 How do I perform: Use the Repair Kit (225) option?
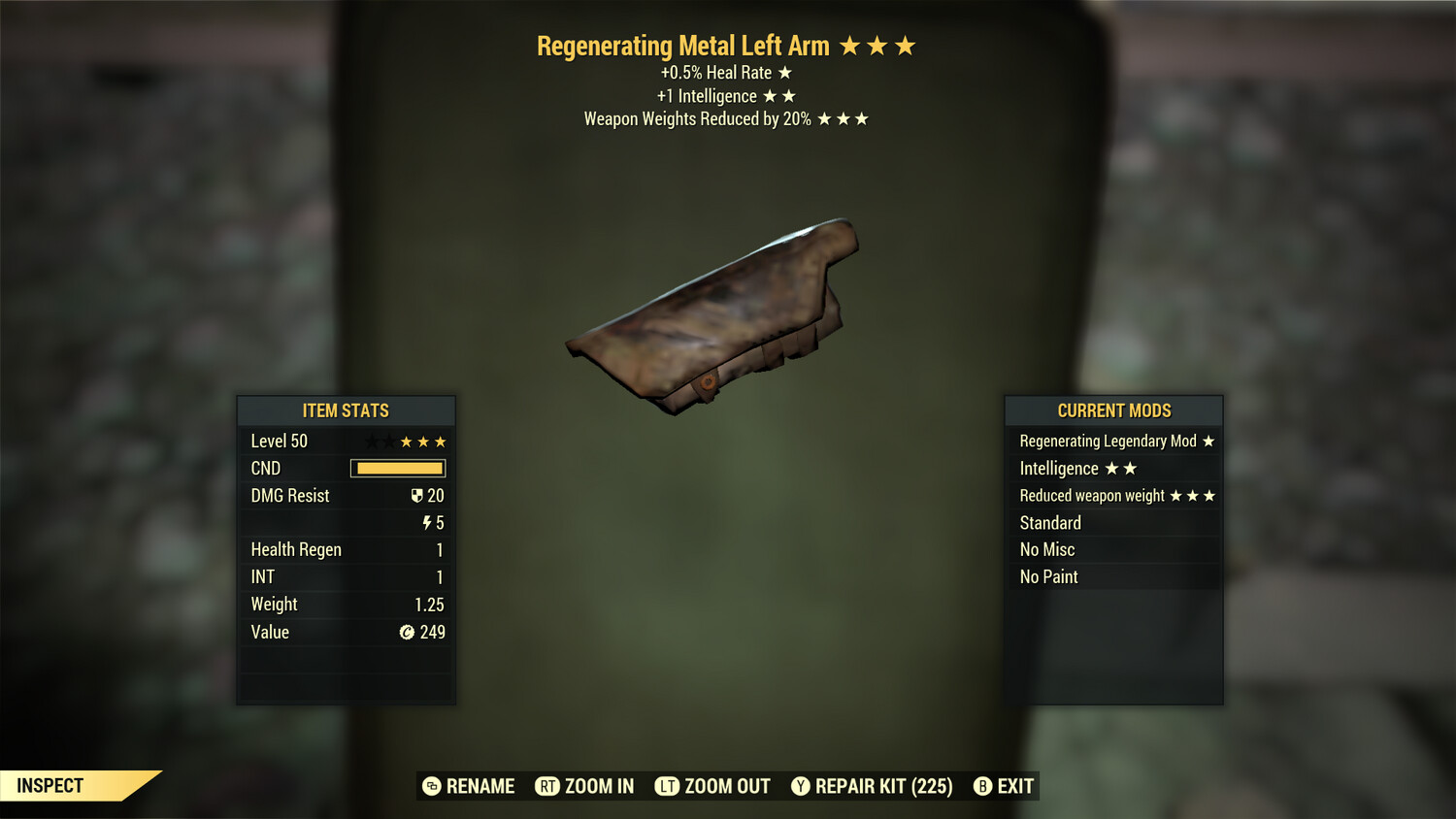pos(872,786)
